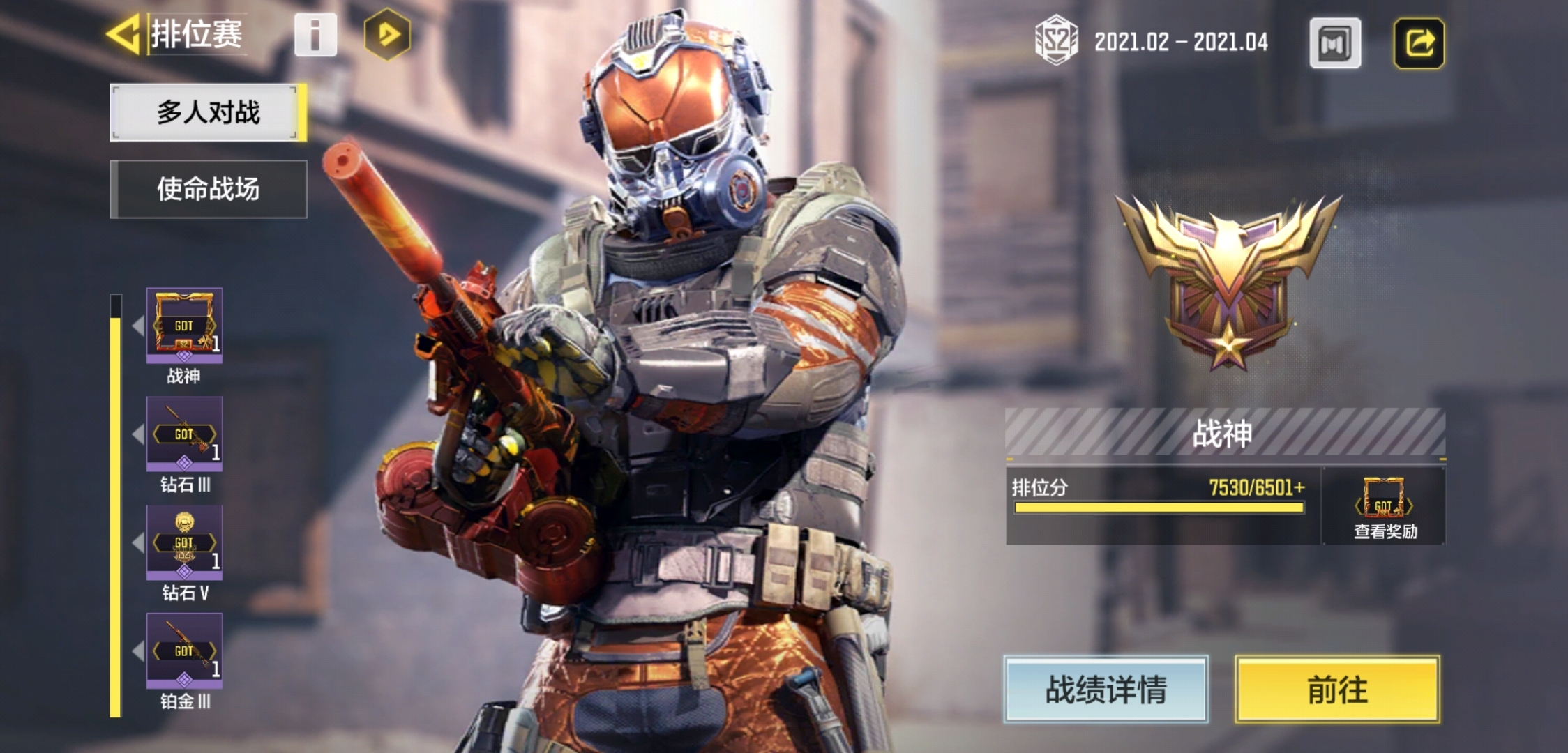This screenshot has height=753, width=1568.
Task: Select the 钻石 III reward tile
Action: pyautogui.click(x=184, y=434)
